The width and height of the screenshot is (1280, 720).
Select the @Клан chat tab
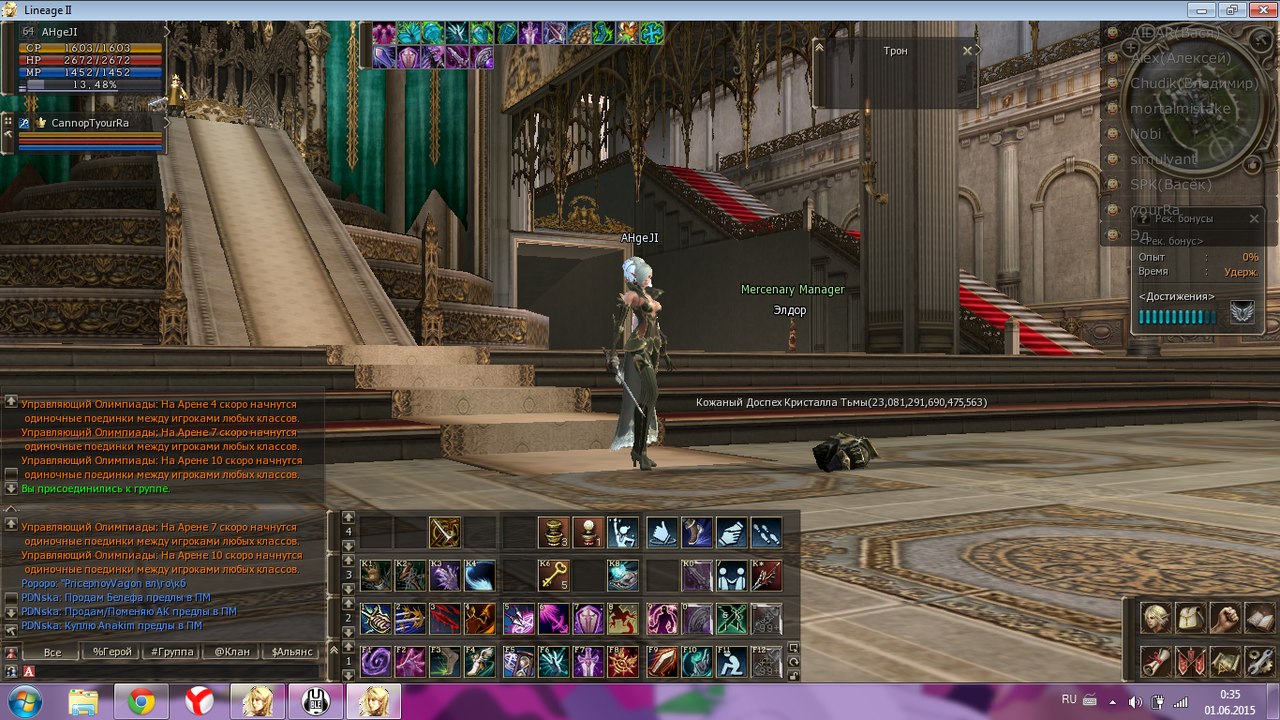point(232,652)
